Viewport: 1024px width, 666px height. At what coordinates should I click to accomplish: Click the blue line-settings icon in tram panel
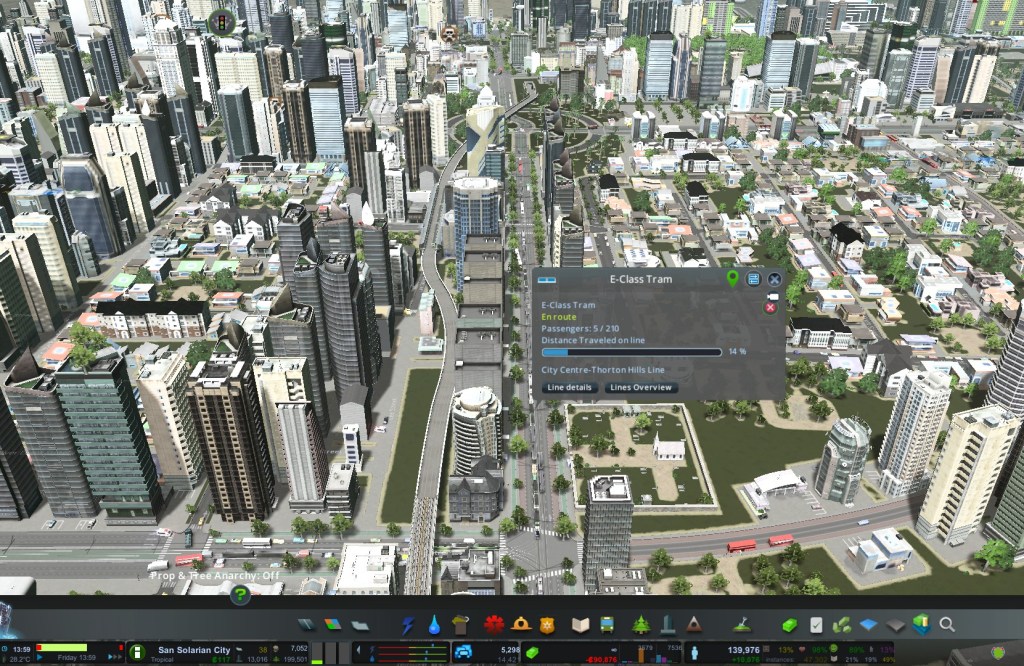(753, 279)
